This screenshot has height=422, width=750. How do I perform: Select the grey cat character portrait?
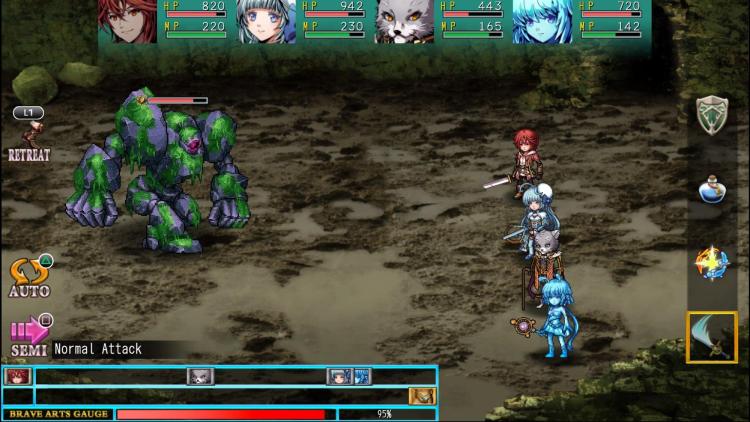(404, 21)
